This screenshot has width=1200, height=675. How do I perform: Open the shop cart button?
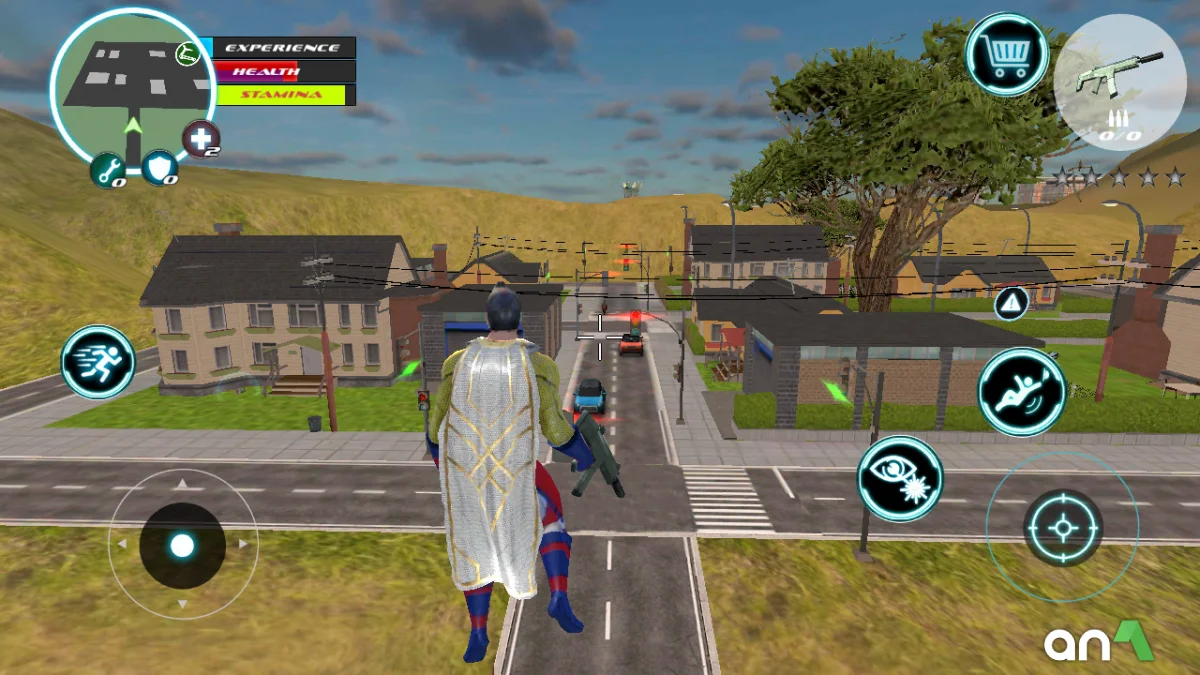(1006, 54)
